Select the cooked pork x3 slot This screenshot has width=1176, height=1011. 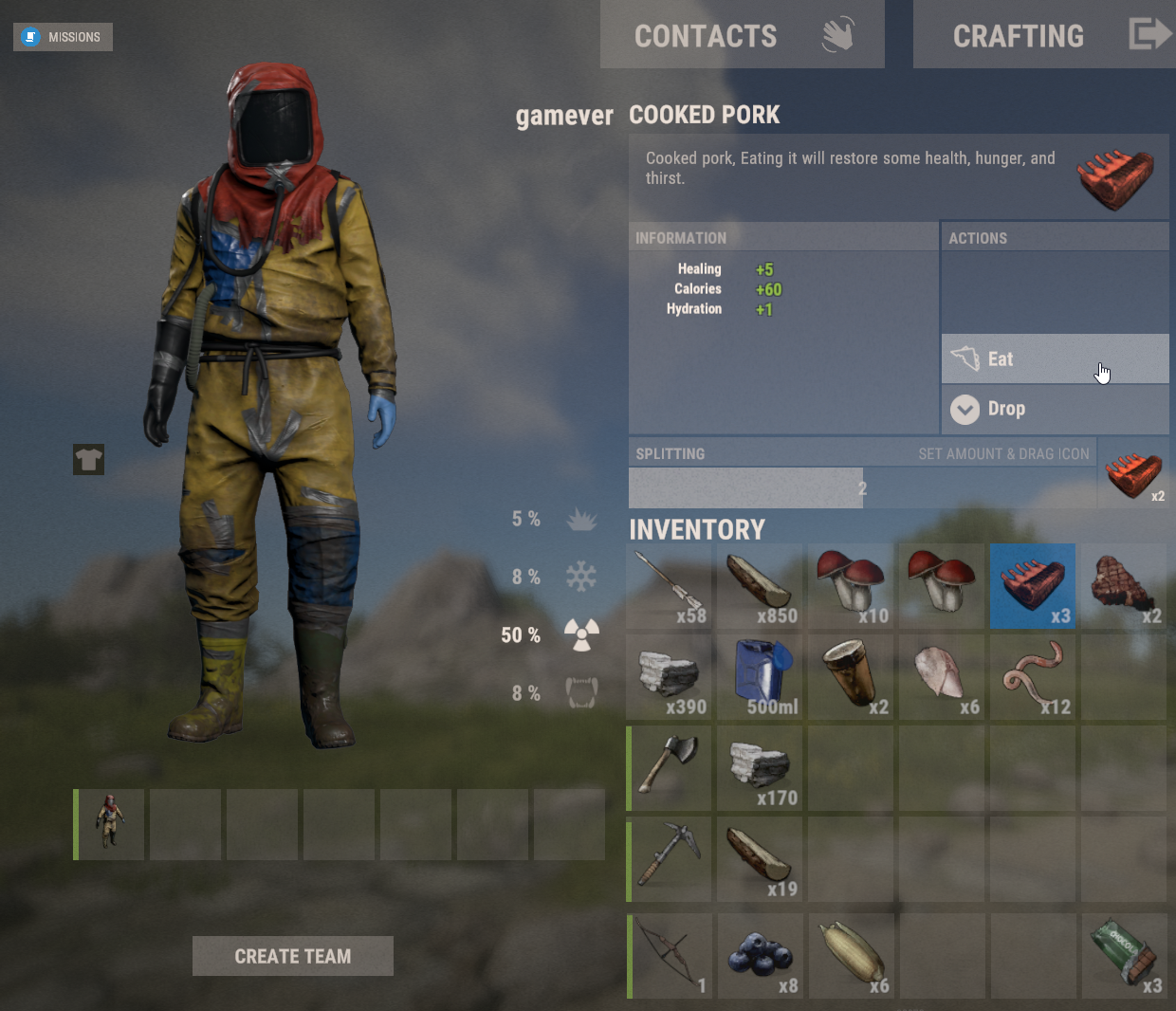click(x=1033, y=586)
